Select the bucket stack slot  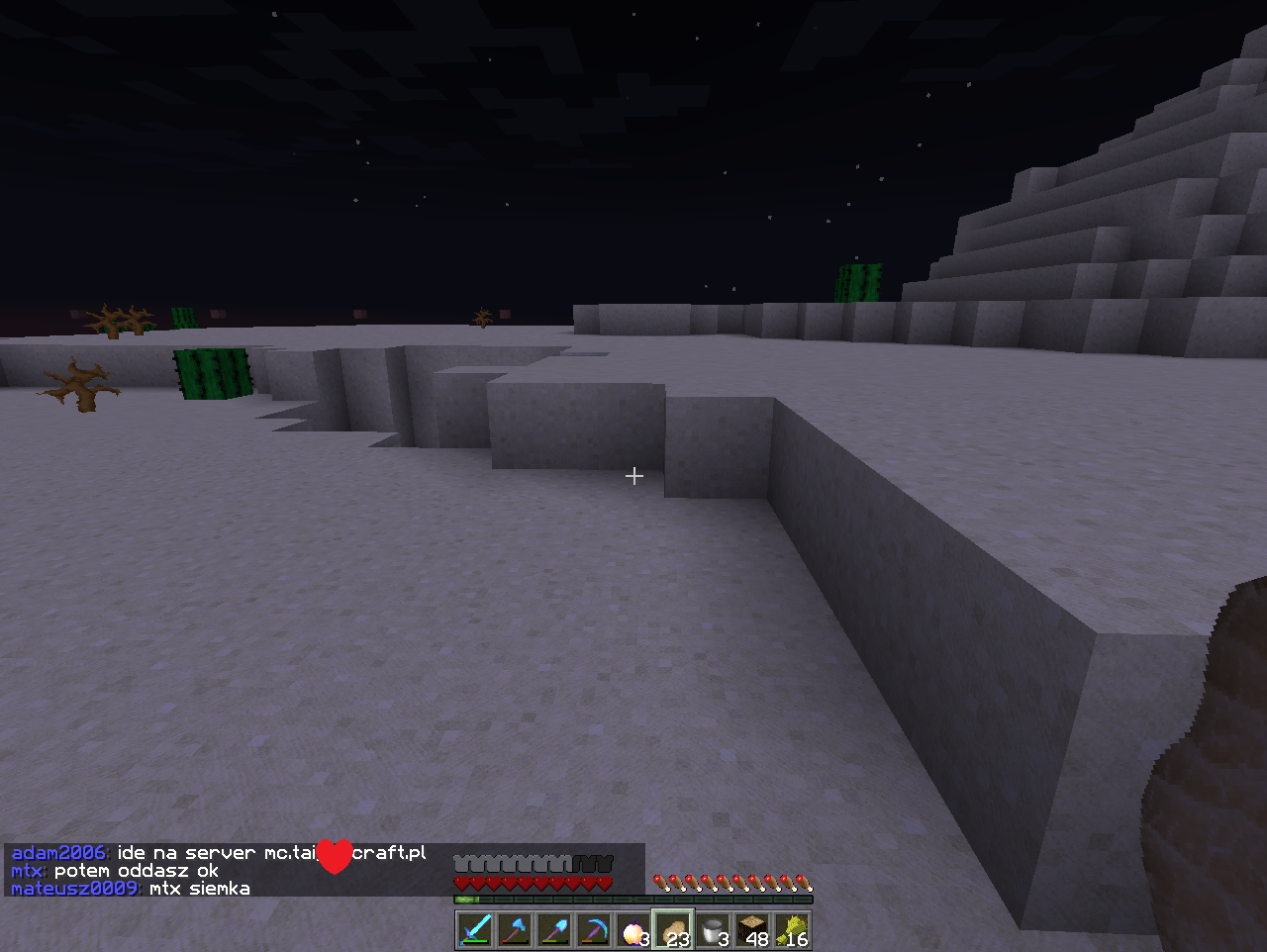713,930
